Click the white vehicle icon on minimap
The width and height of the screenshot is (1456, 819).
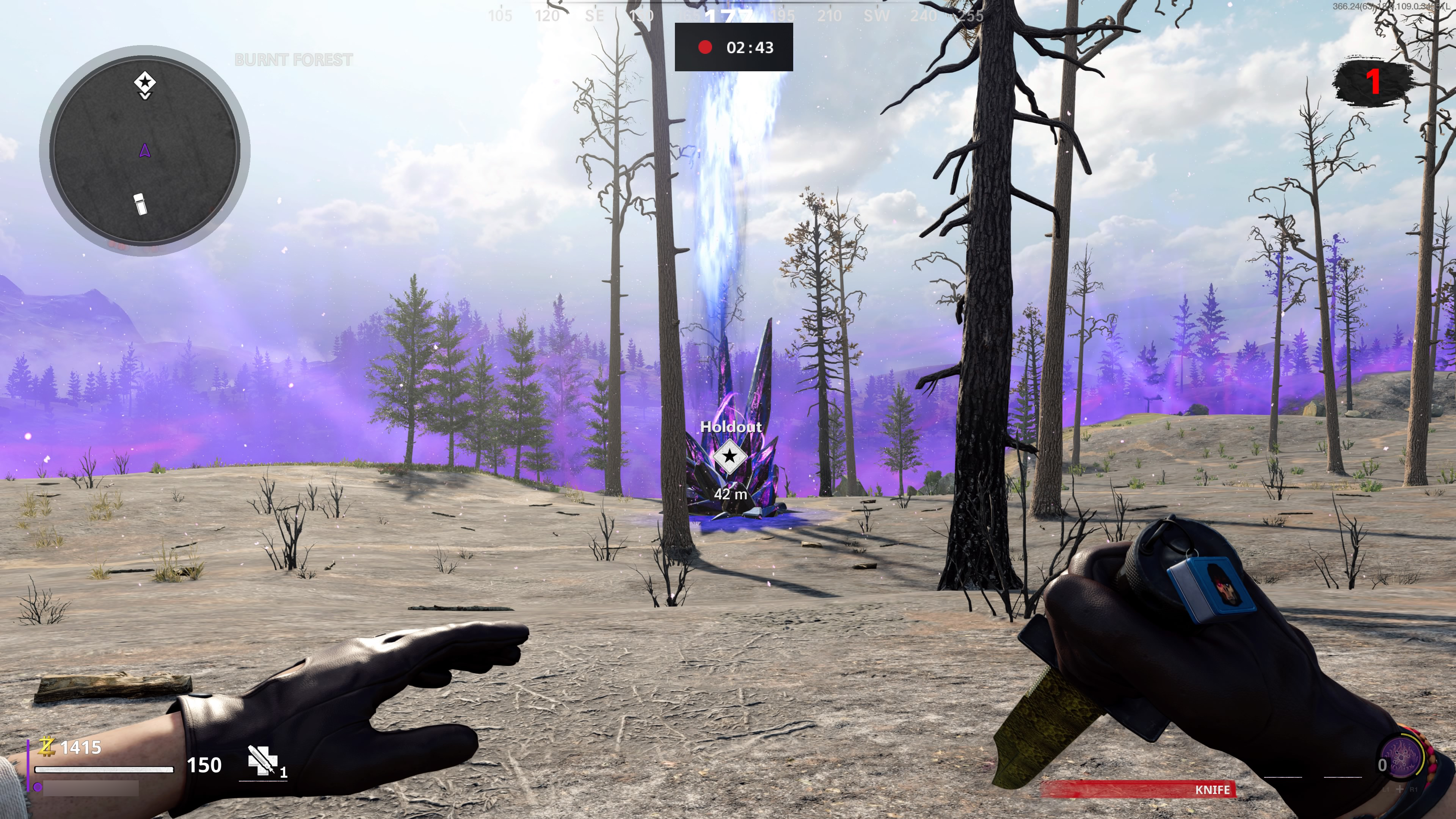pyautogui.click(x=140, y=204)
